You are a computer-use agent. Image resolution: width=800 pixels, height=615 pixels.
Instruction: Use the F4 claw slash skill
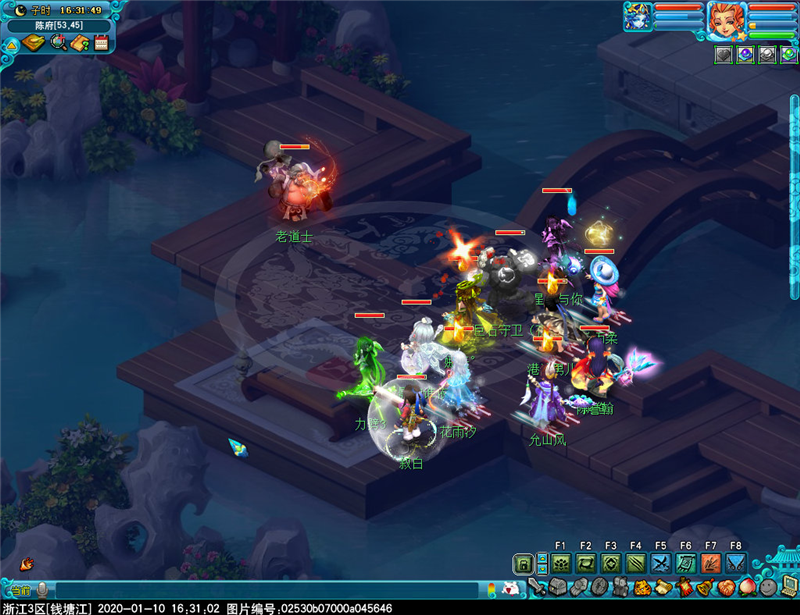pos(636,563)
